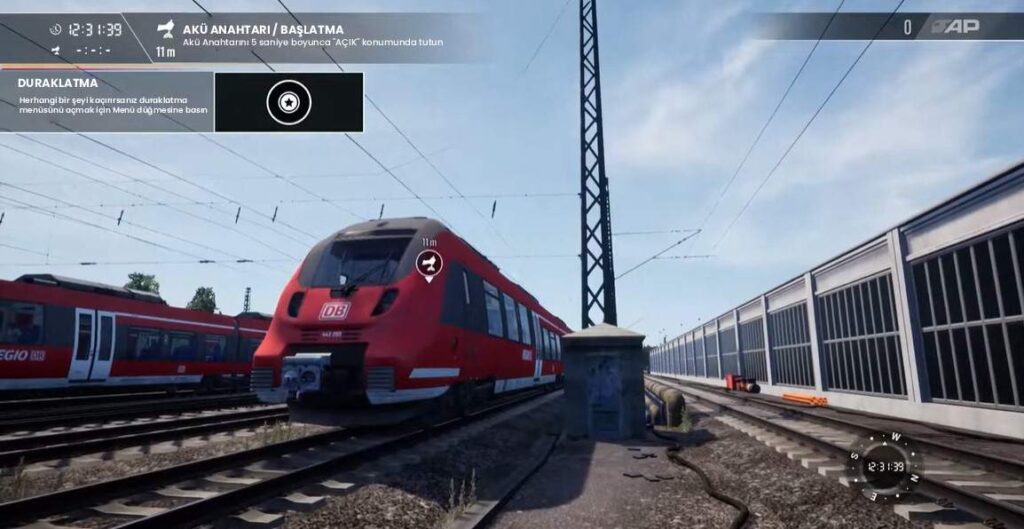This screenshot has width=1024, height=529.
Task: Click the objective waypoint marker on the train
Action: [429, 264]
